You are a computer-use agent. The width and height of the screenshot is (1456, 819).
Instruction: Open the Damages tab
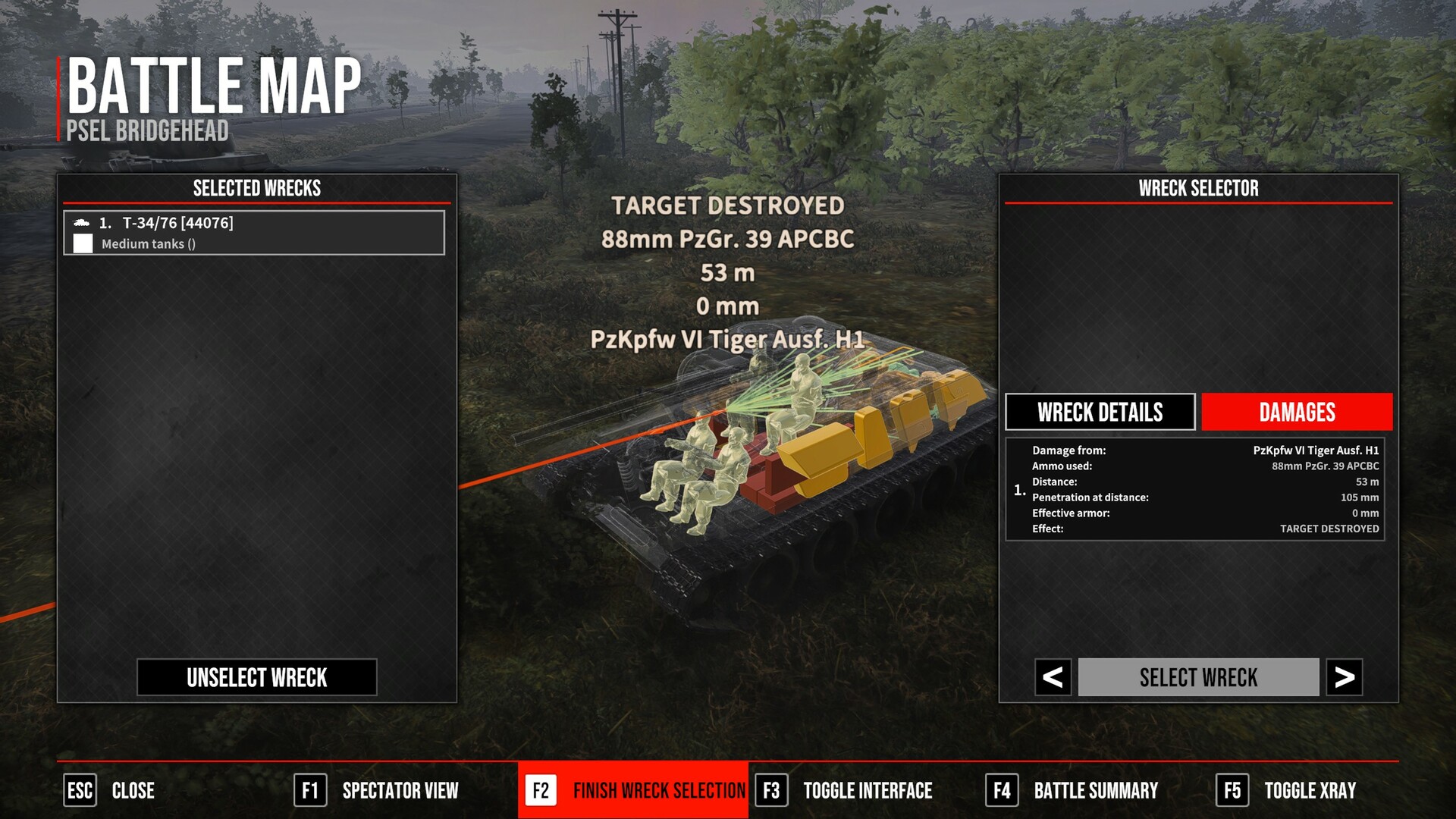[1297, 412]
